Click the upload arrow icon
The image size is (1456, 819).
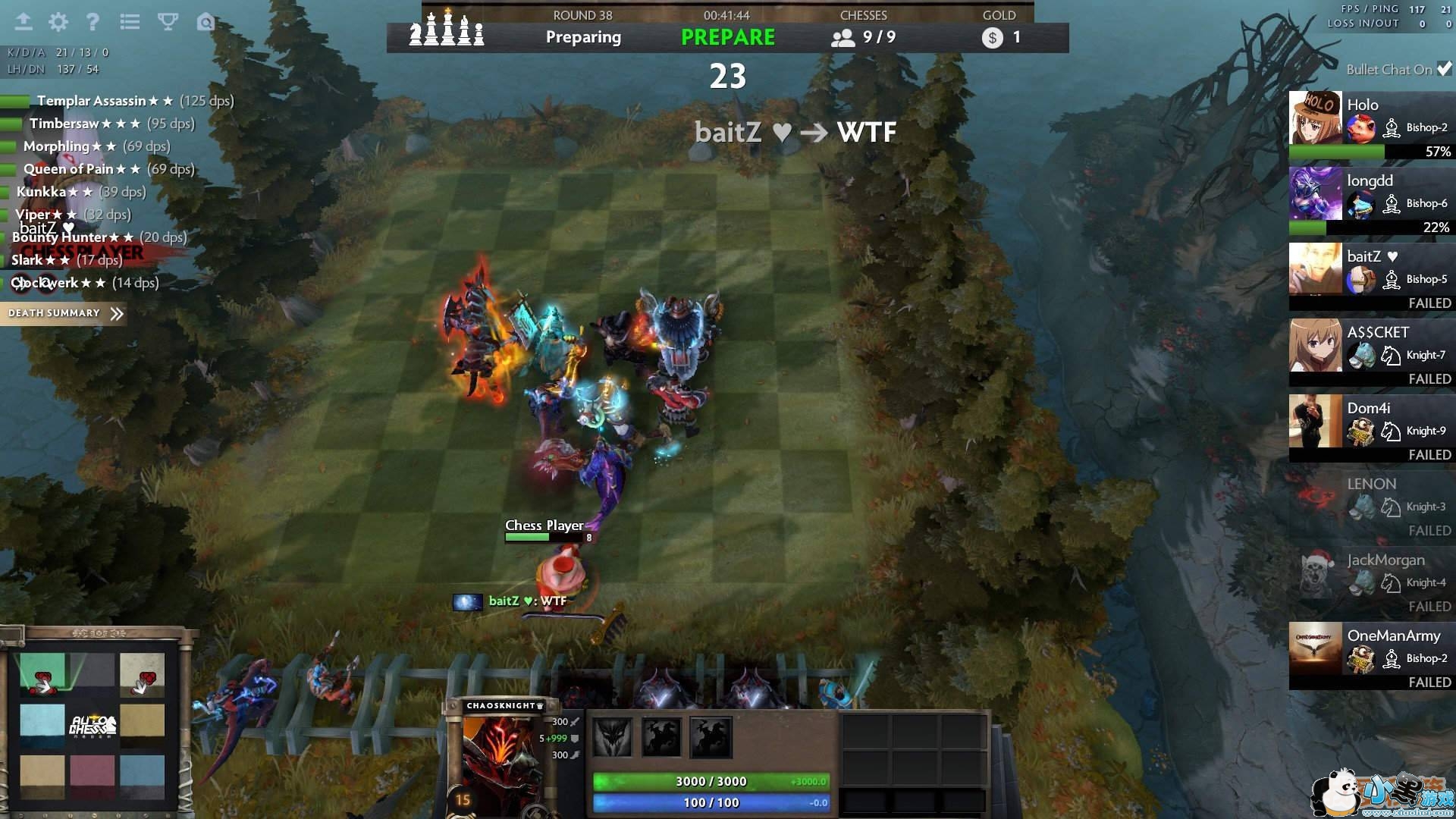(x=24, y=22)
